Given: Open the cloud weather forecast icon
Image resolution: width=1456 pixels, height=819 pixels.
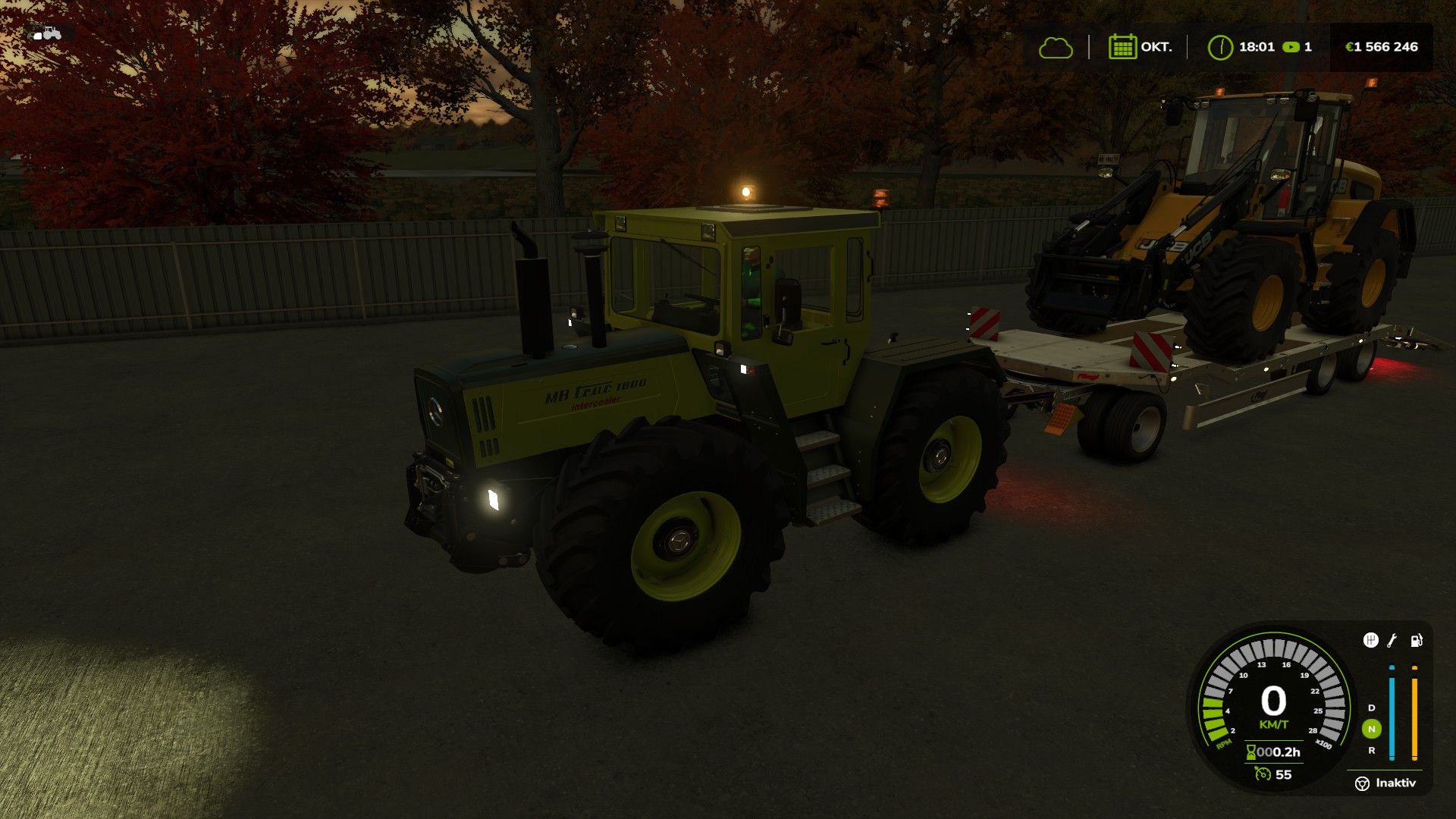Looking at the screenshot, I should click(1056, 48).
